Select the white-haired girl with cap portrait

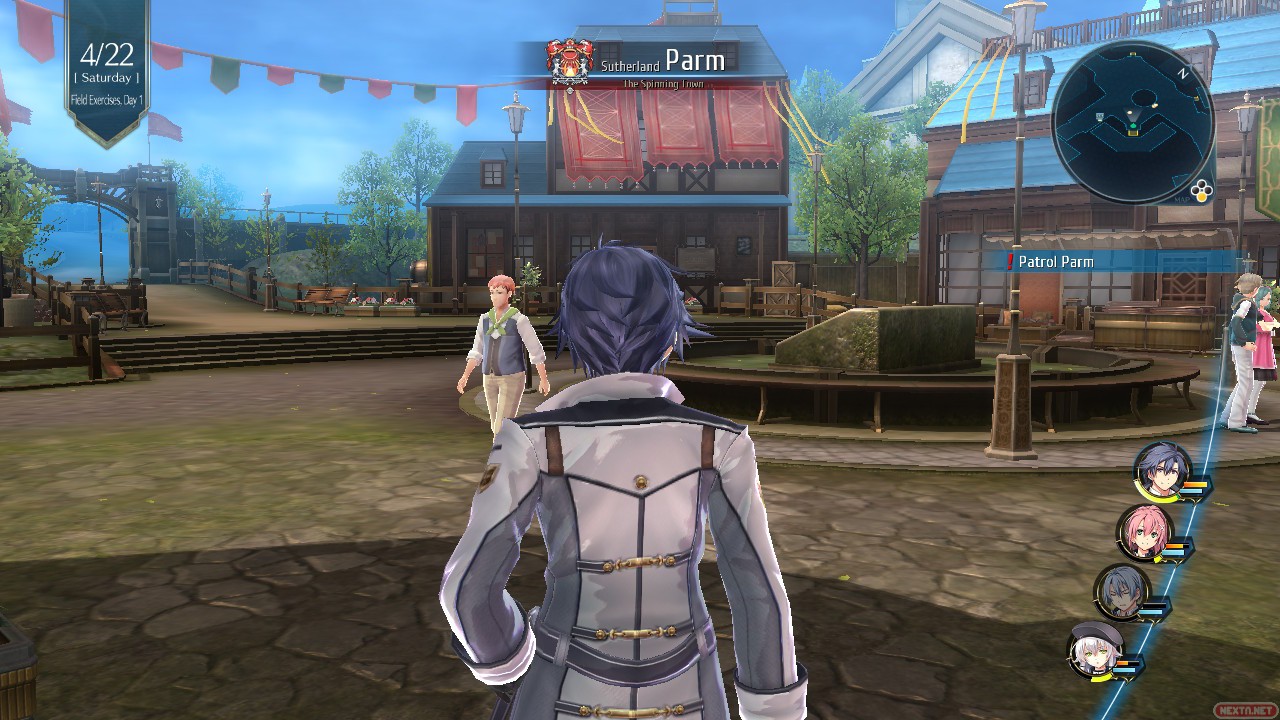click(1095, 650)
